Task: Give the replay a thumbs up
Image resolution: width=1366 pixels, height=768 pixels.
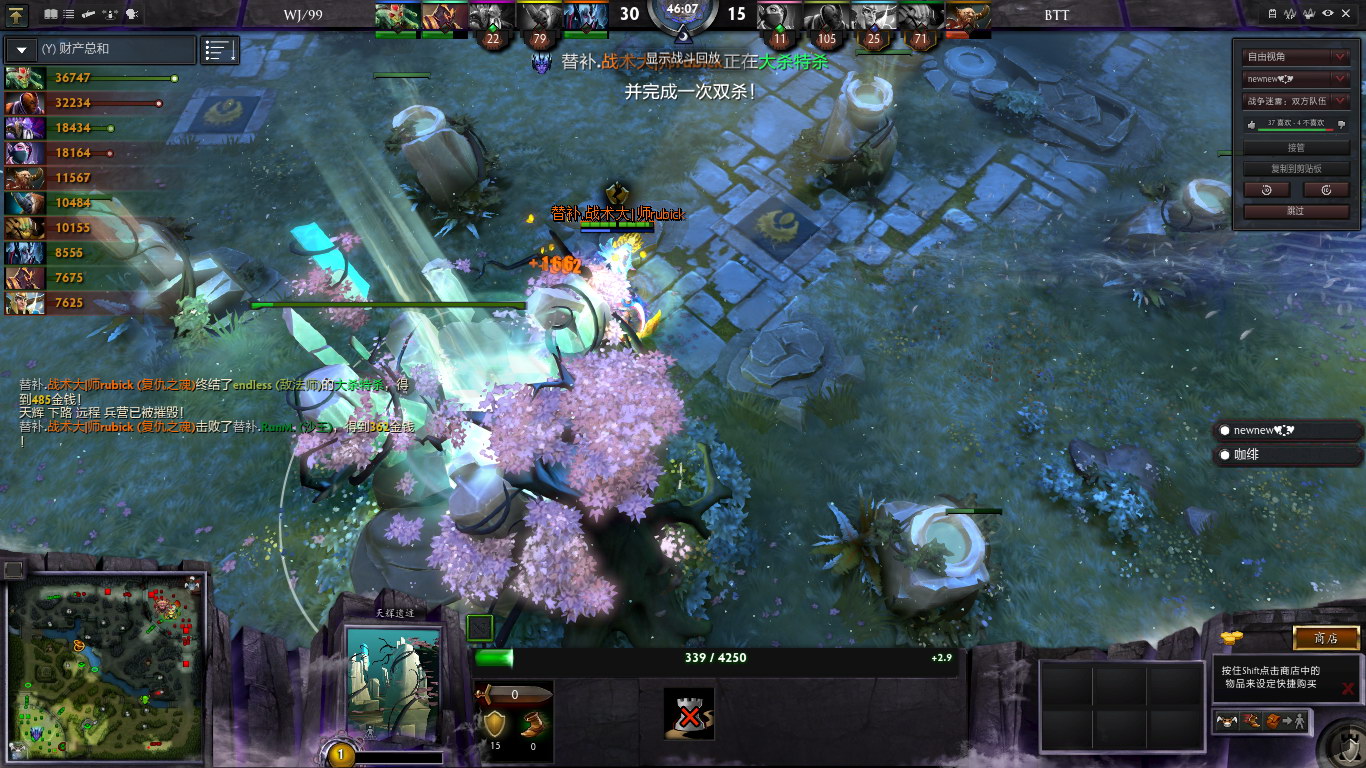Action: (x=1251, y=124)
